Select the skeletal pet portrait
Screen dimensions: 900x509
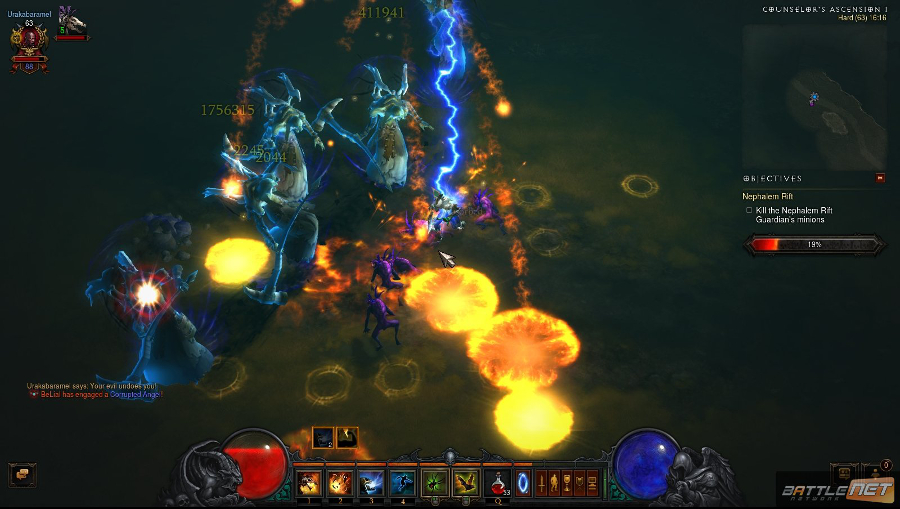click(x=71, y=20)
